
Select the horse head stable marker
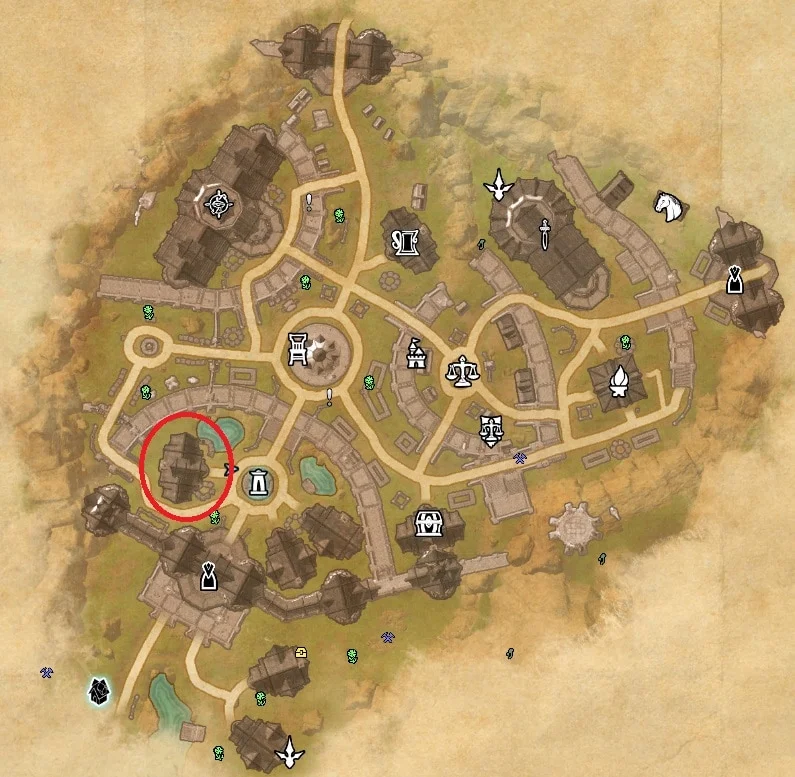(x=669, y=206)
